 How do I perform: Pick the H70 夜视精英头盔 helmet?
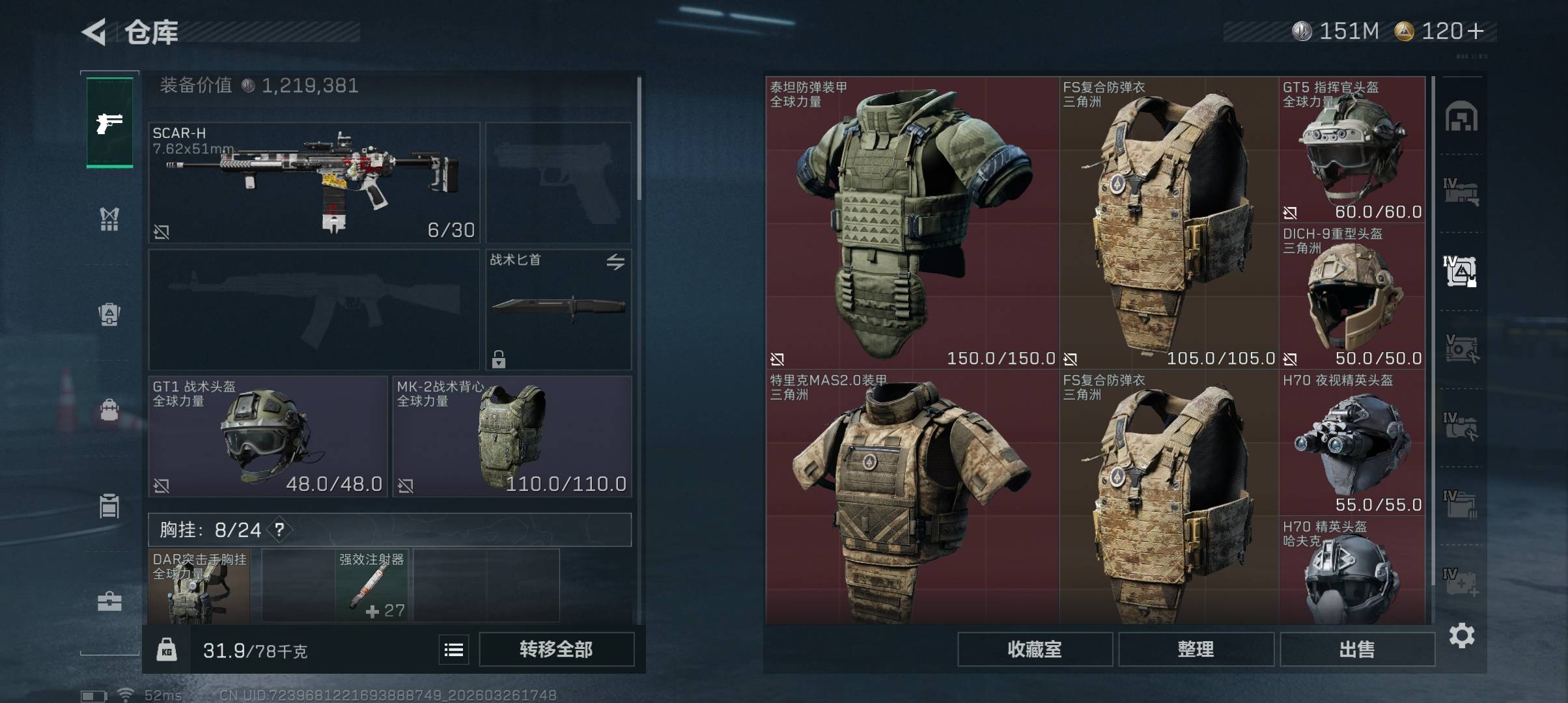pos(1352,443)
